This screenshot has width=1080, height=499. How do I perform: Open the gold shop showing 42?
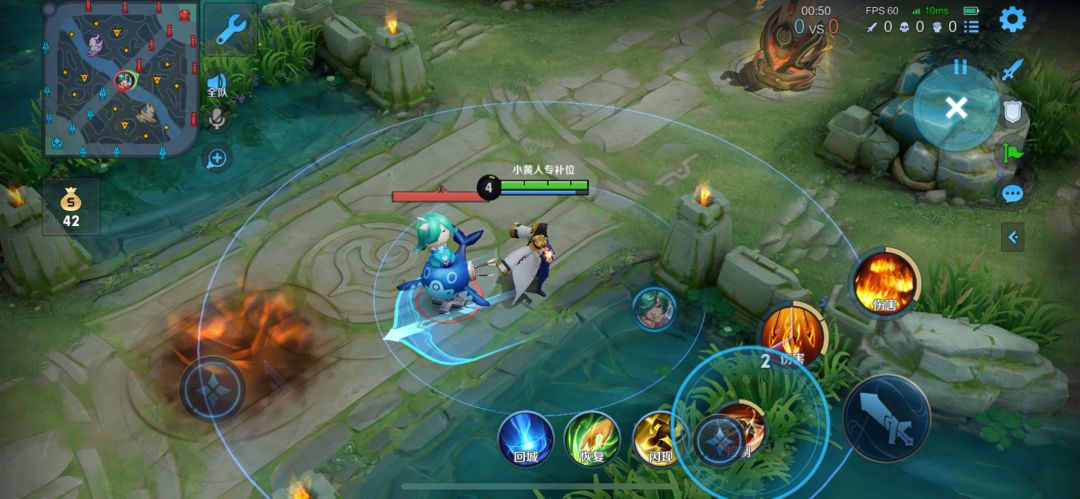tap(71, 207)
